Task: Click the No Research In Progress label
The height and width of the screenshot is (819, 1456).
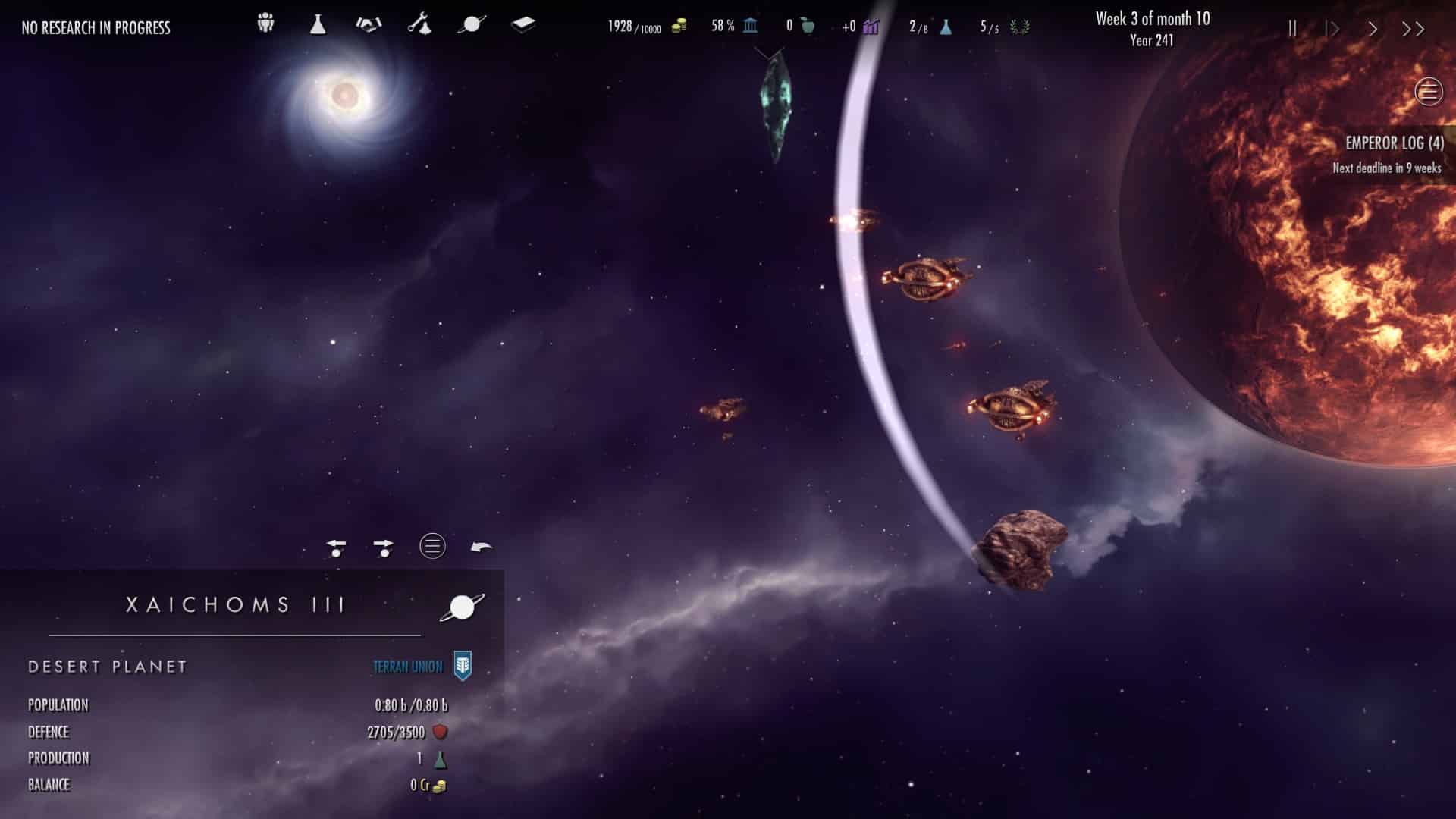Action: coord(96,28)
